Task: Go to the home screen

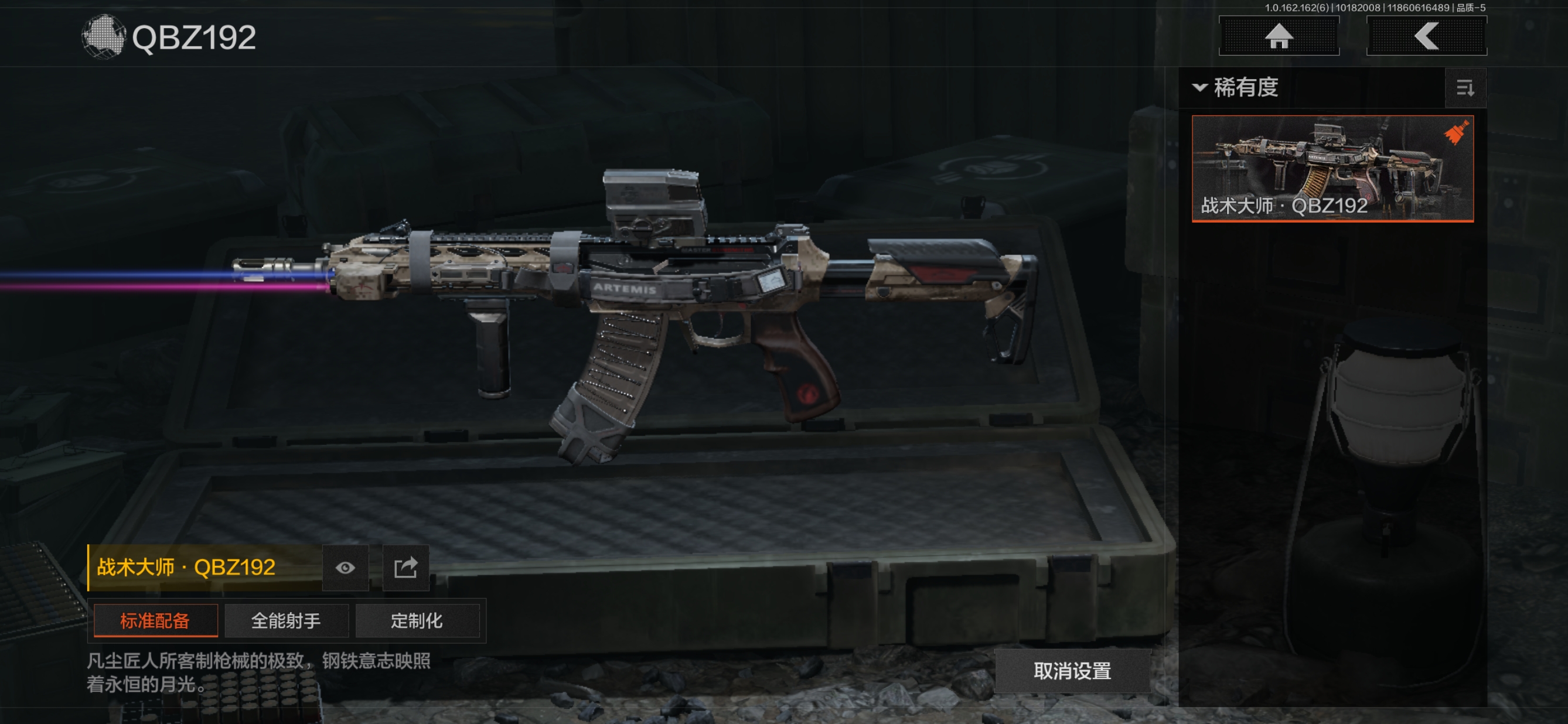Action: click(x=1279, y=36)
